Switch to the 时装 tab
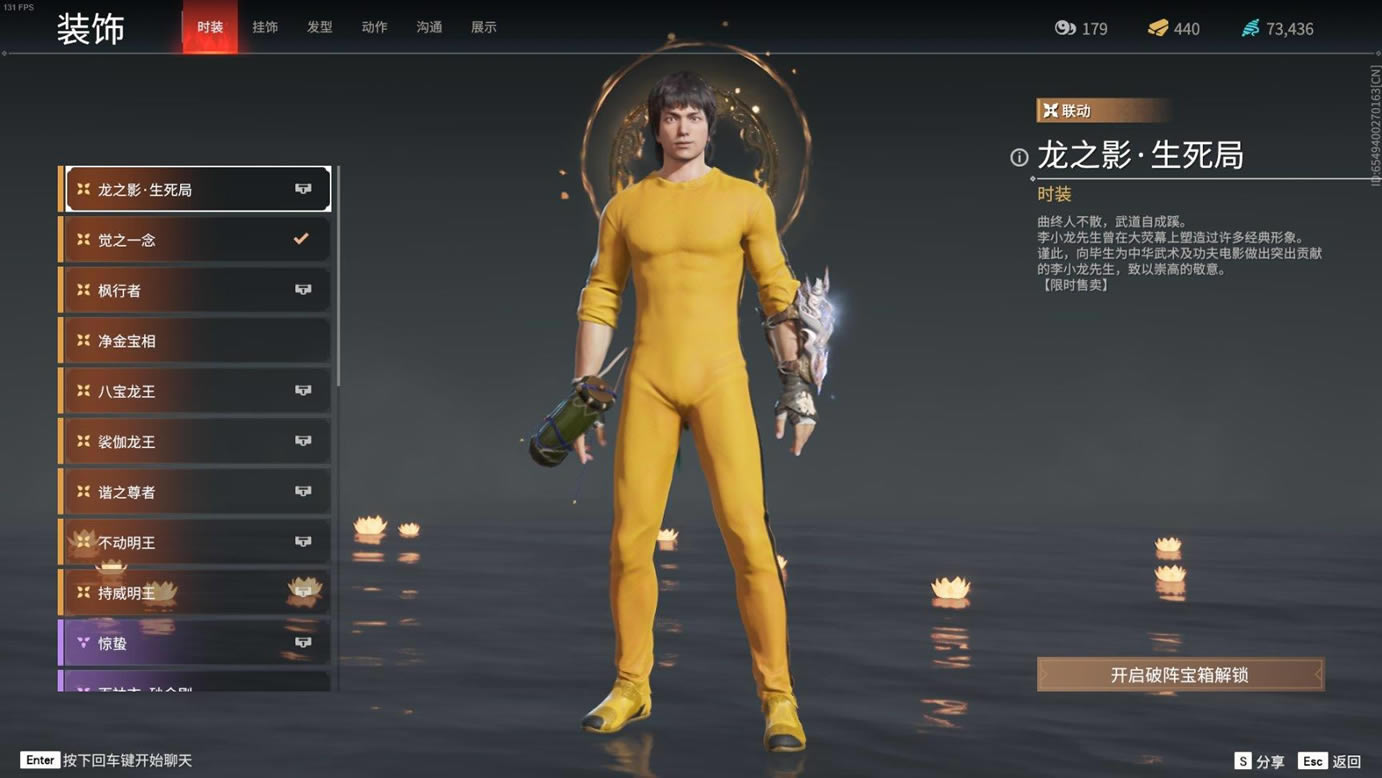The width and height of the screenshot is (1382, 778). [x=210, y=27]
